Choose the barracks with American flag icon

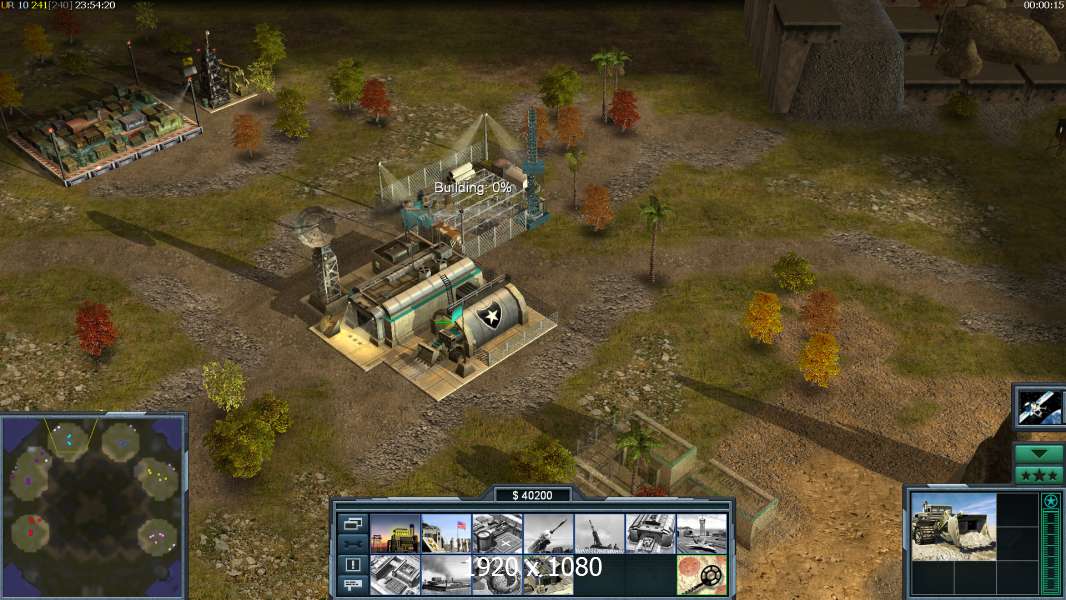coord(445,534)
